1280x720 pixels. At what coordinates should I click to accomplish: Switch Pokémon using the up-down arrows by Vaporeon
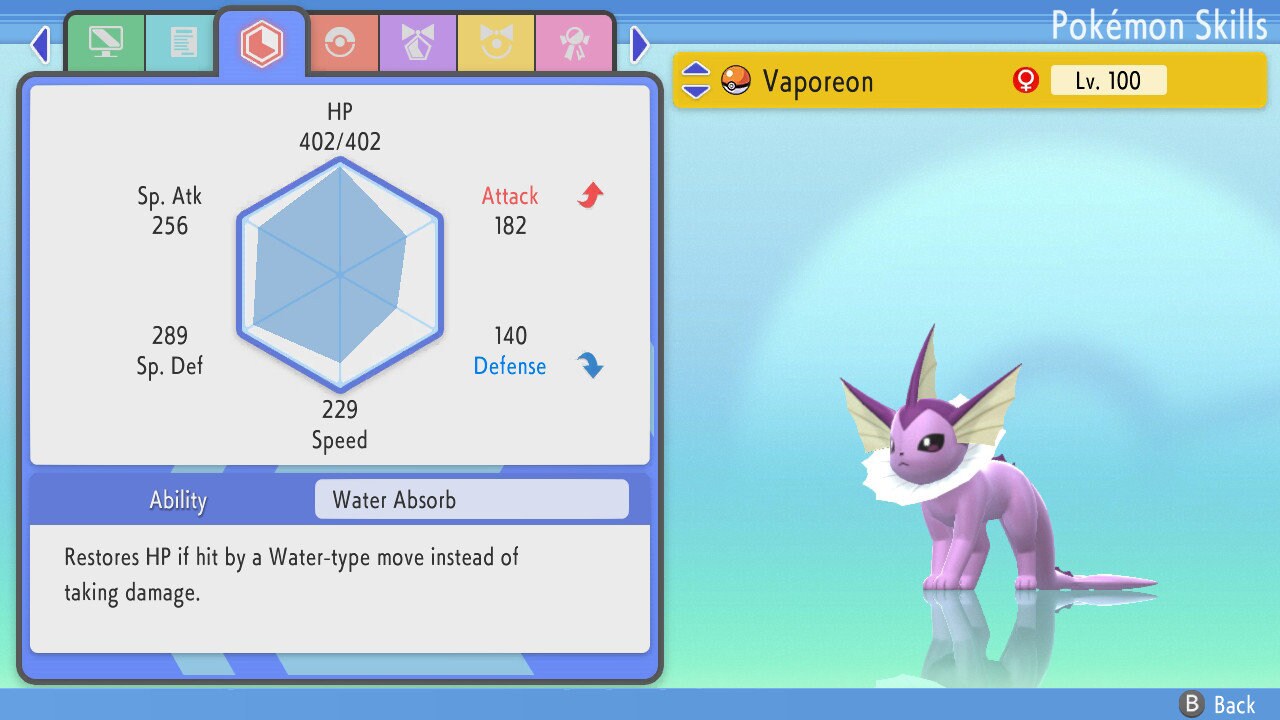coord(696,81)
